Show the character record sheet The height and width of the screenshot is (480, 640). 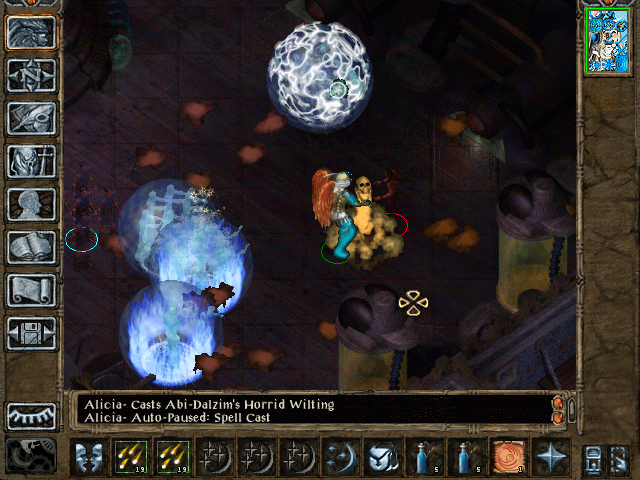point(31,204)
